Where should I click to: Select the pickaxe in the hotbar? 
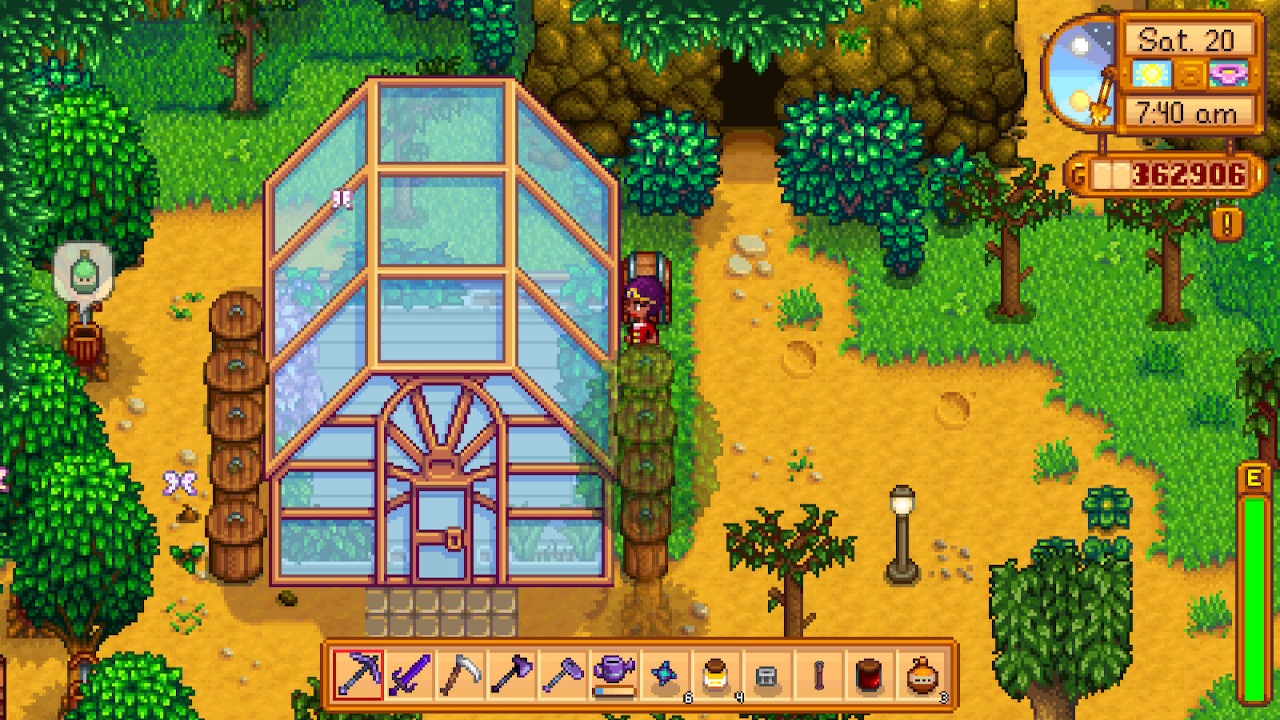pos(357,675)
